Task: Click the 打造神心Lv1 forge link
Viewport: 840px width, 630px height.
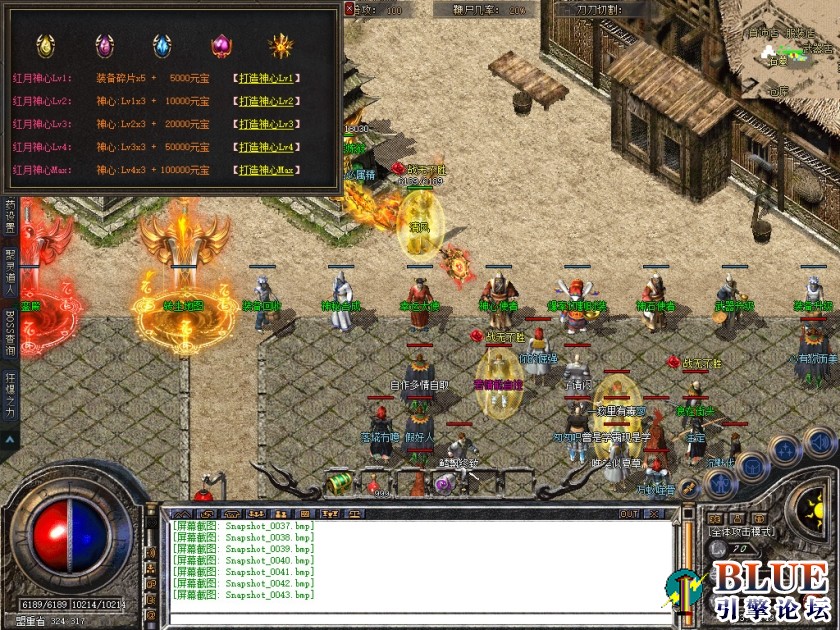Action: (x=269, y=77)
